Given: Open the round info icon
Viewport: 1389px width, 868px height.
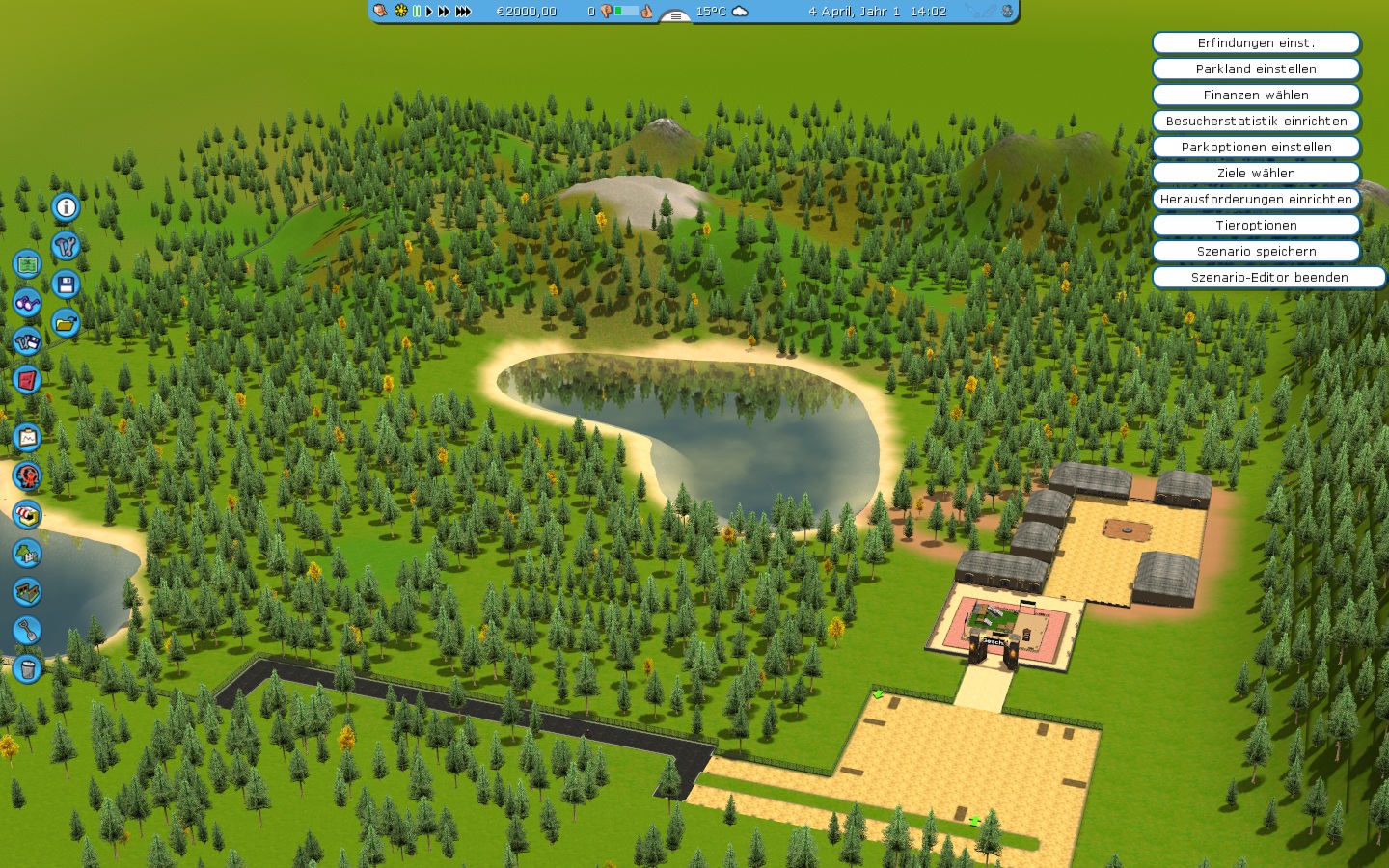Looking at the screenshot, I should click(66, 207).
